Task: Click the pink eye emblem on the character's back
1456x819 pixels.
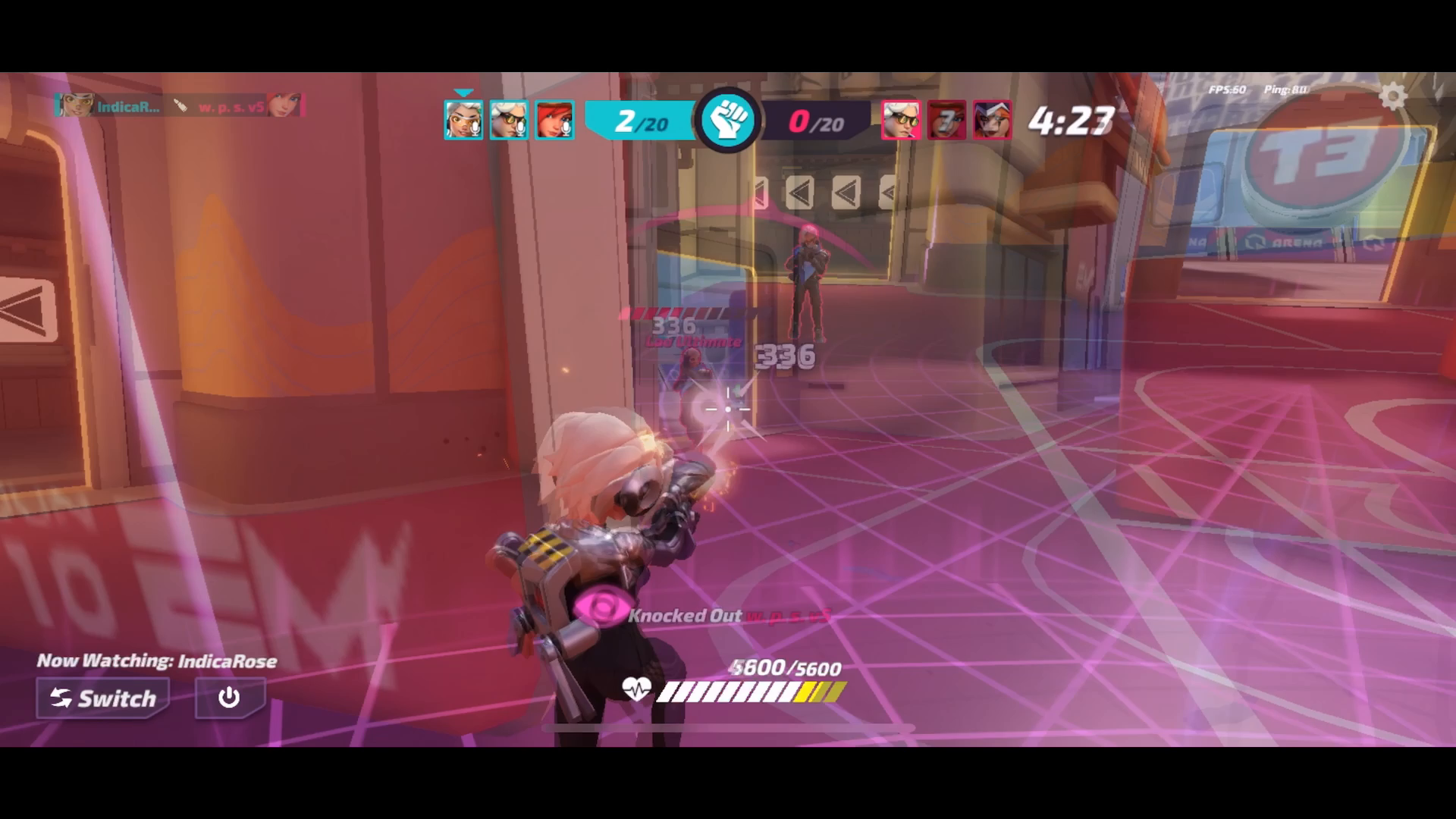Action: (601, 607)
